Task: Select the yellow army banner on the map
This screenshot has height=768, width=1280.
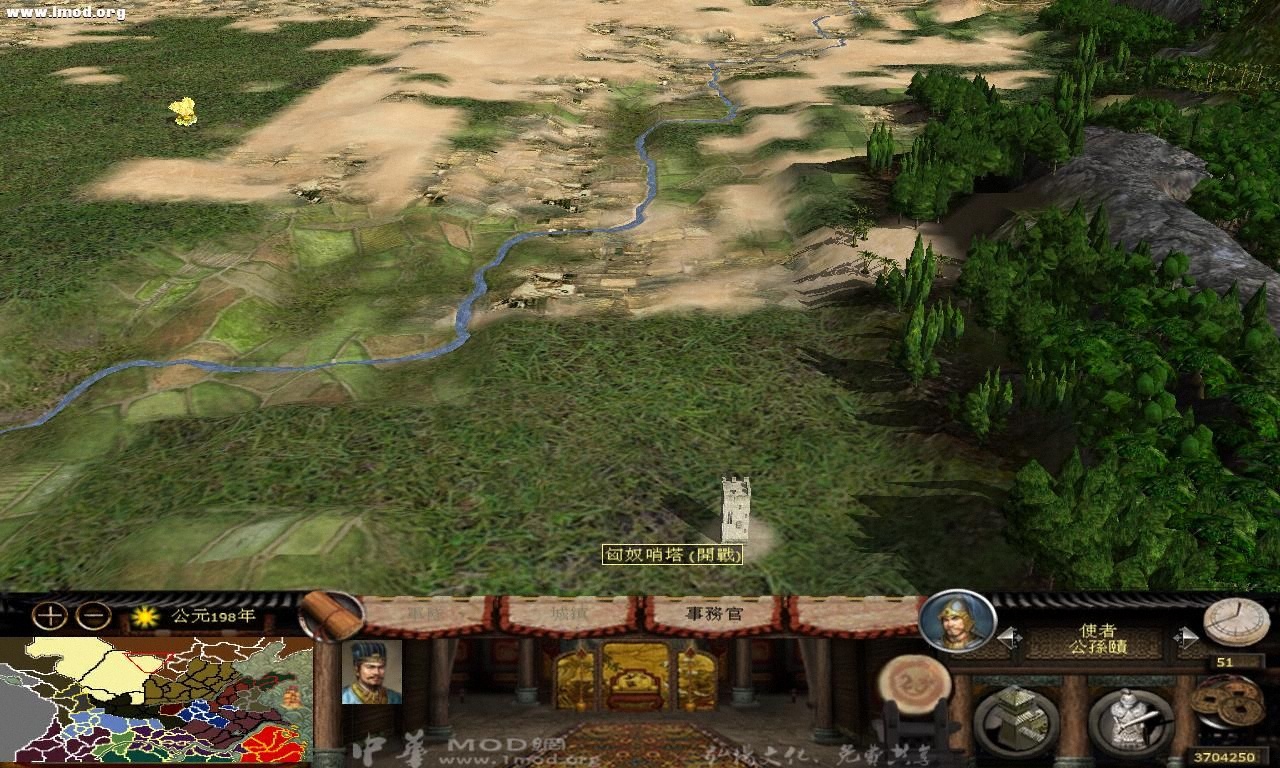Action: [183, 112]
